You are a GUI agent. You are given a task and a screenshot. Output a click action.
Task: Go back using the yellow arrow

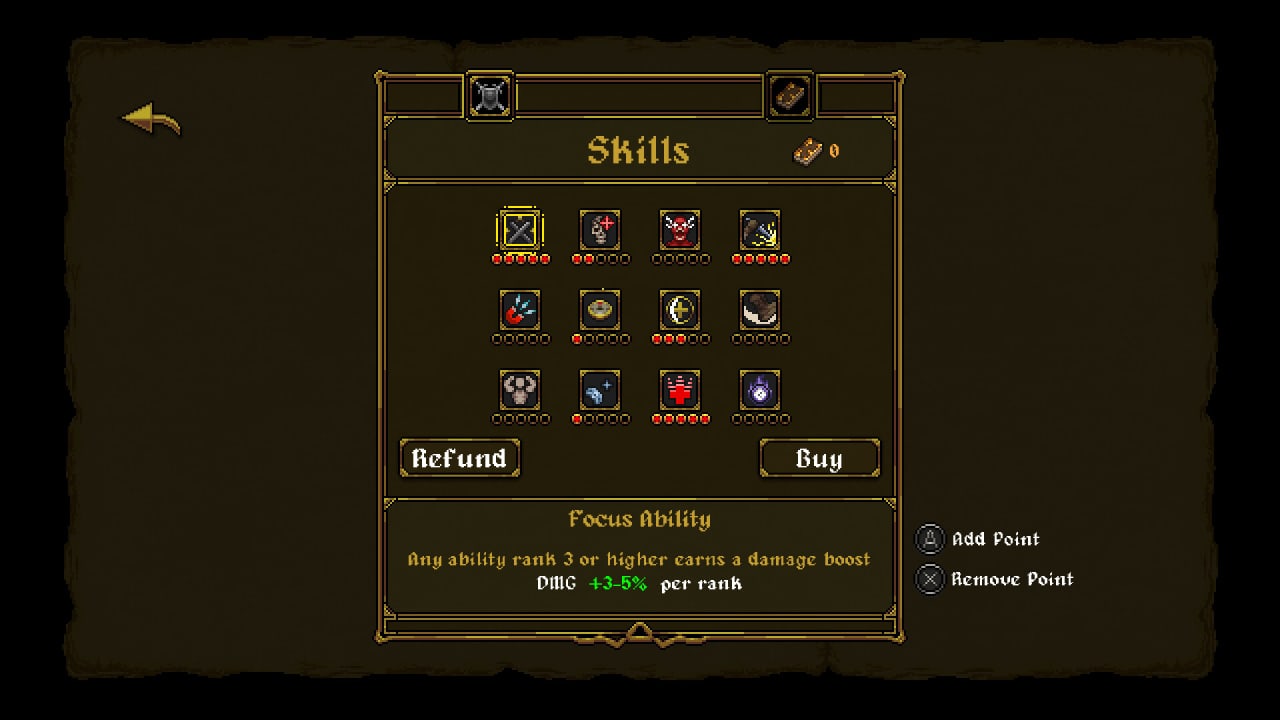point(151,119)
